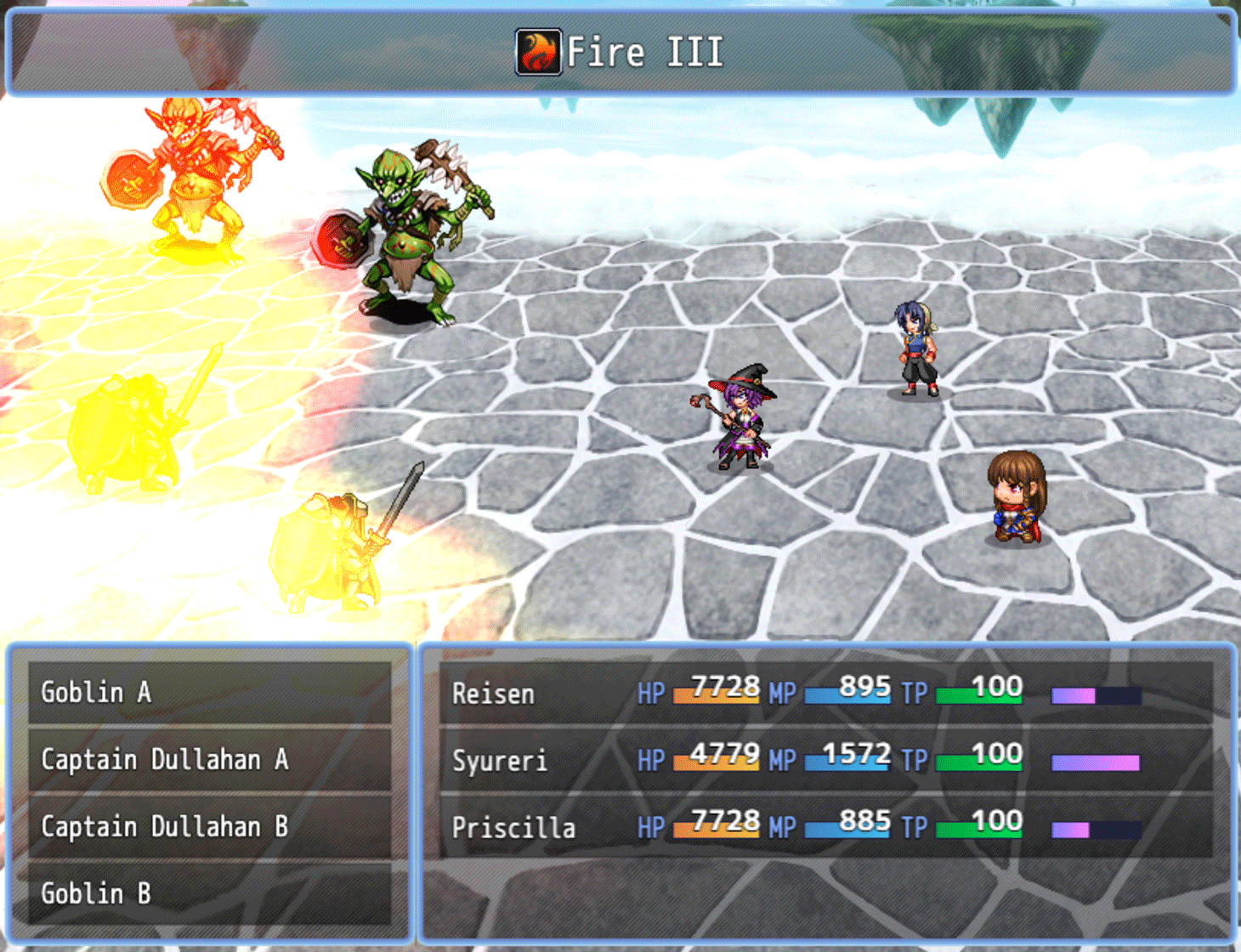Screen dimensions: 1241x952
Task: Click Reisen's name in the status panel
Action: tap(491, 694)
